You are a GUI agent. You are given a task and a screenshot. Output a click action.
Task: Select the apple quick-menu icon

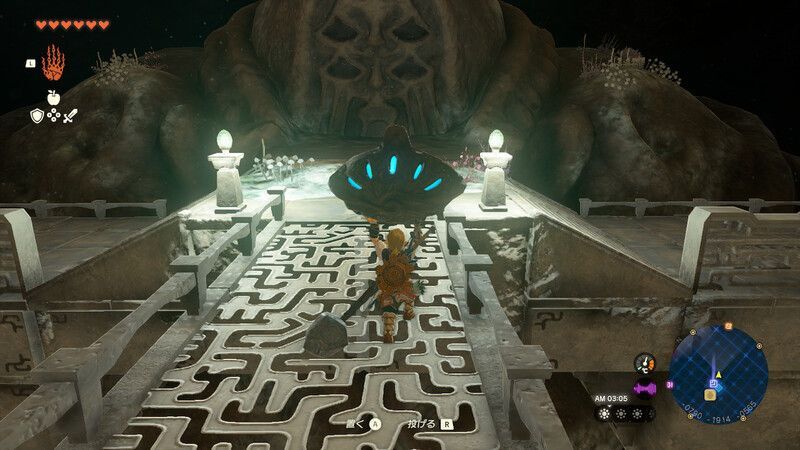[x=53, y=98]
